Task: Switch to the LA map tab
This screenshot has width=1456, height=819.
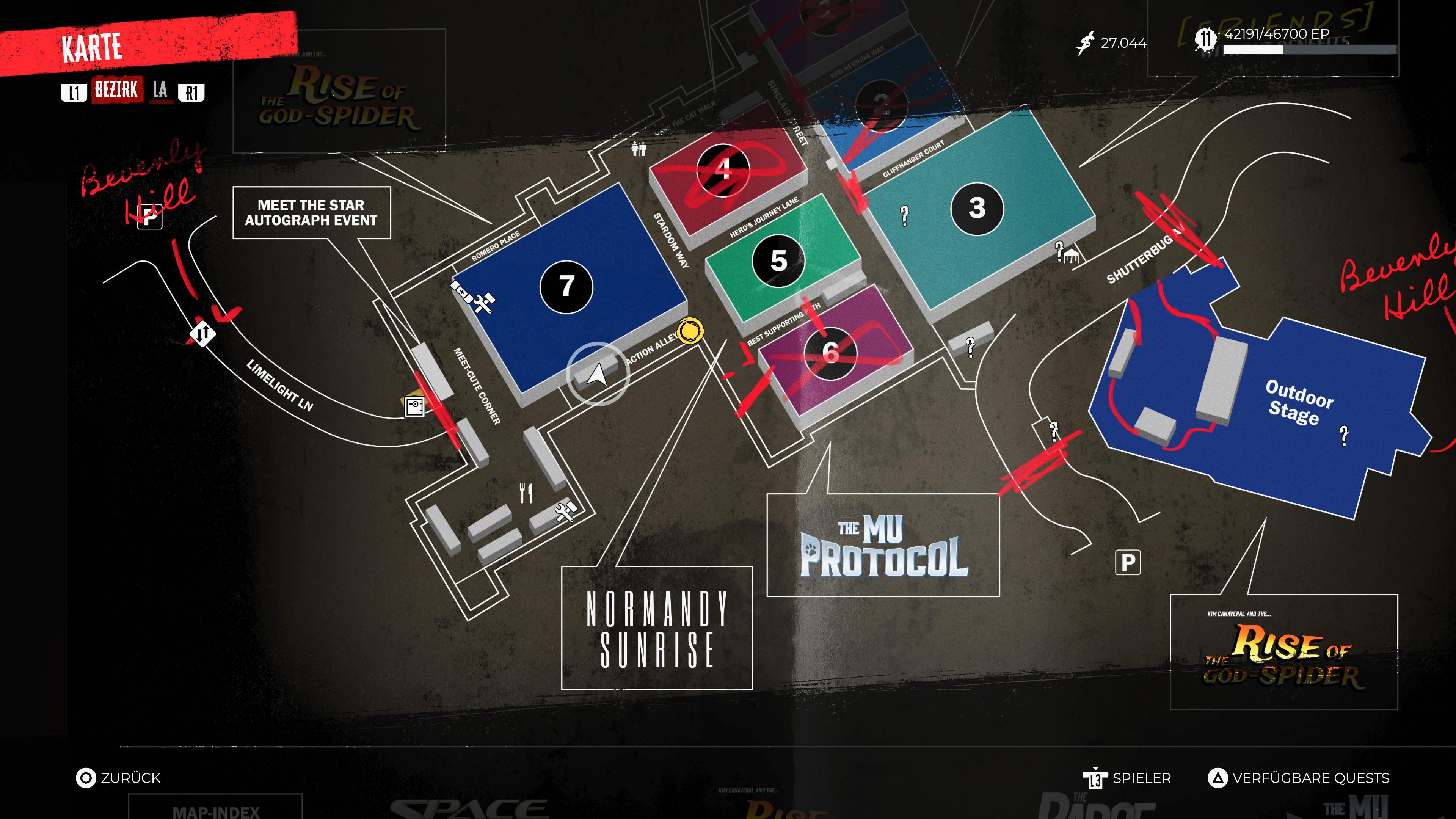Action: coord(160,90)
